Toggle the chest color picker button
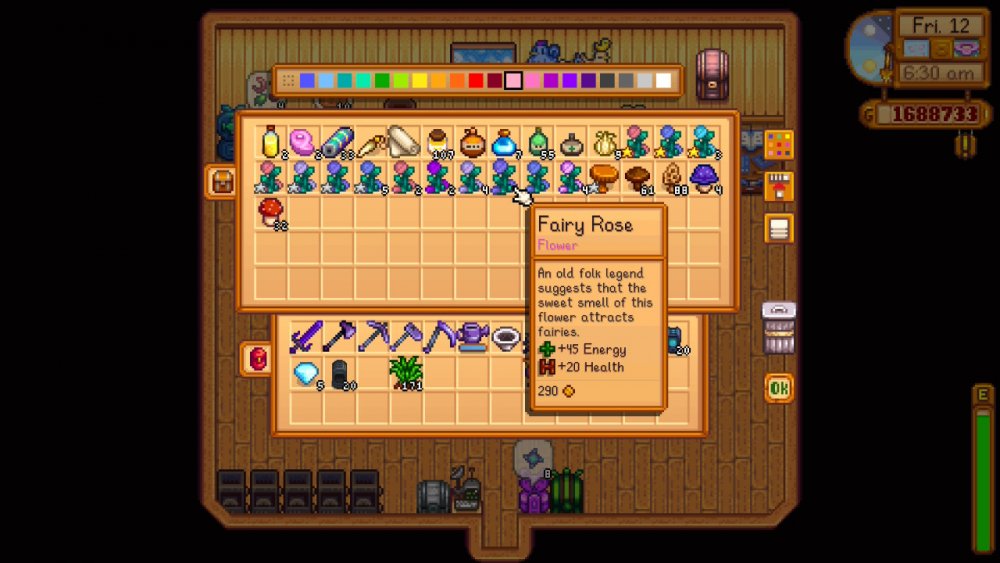1000x563 pixels. 779,145
